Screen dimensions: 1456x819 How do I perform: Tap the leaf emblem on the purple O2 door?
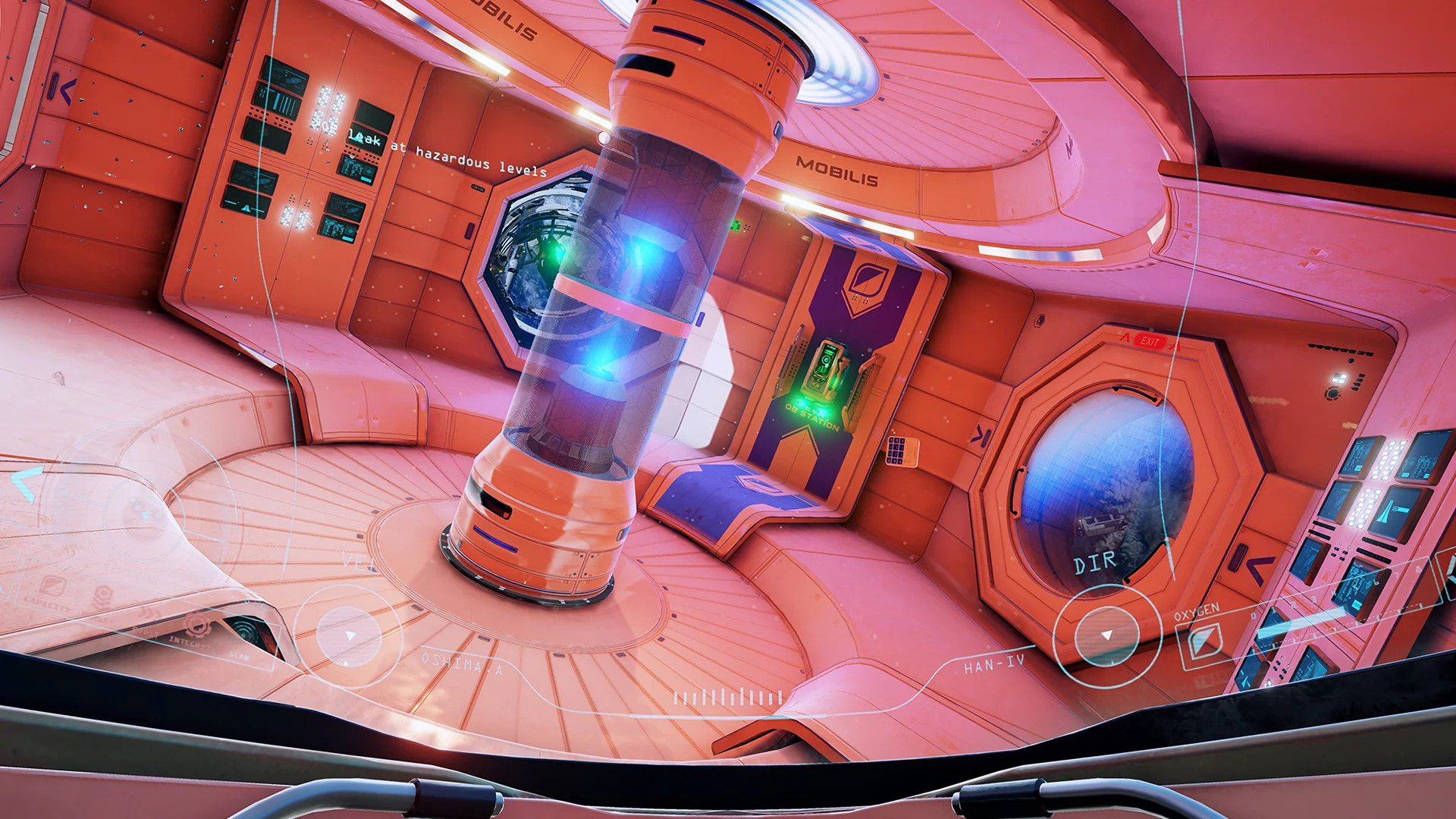(868, 278)
